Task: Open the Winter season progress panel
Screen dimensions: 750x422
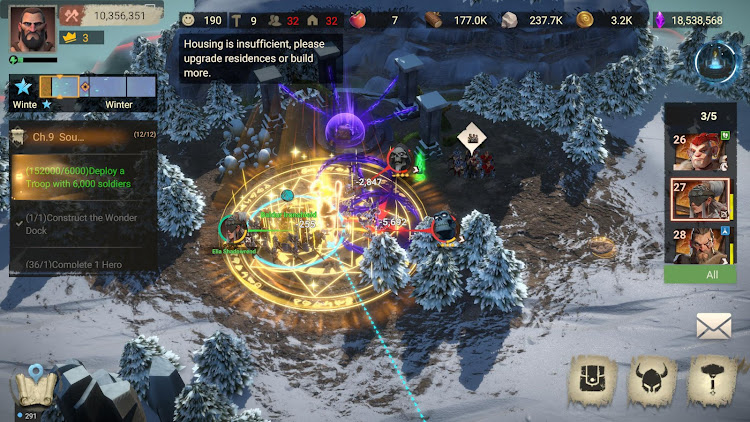Action: [x=83, y=93]
